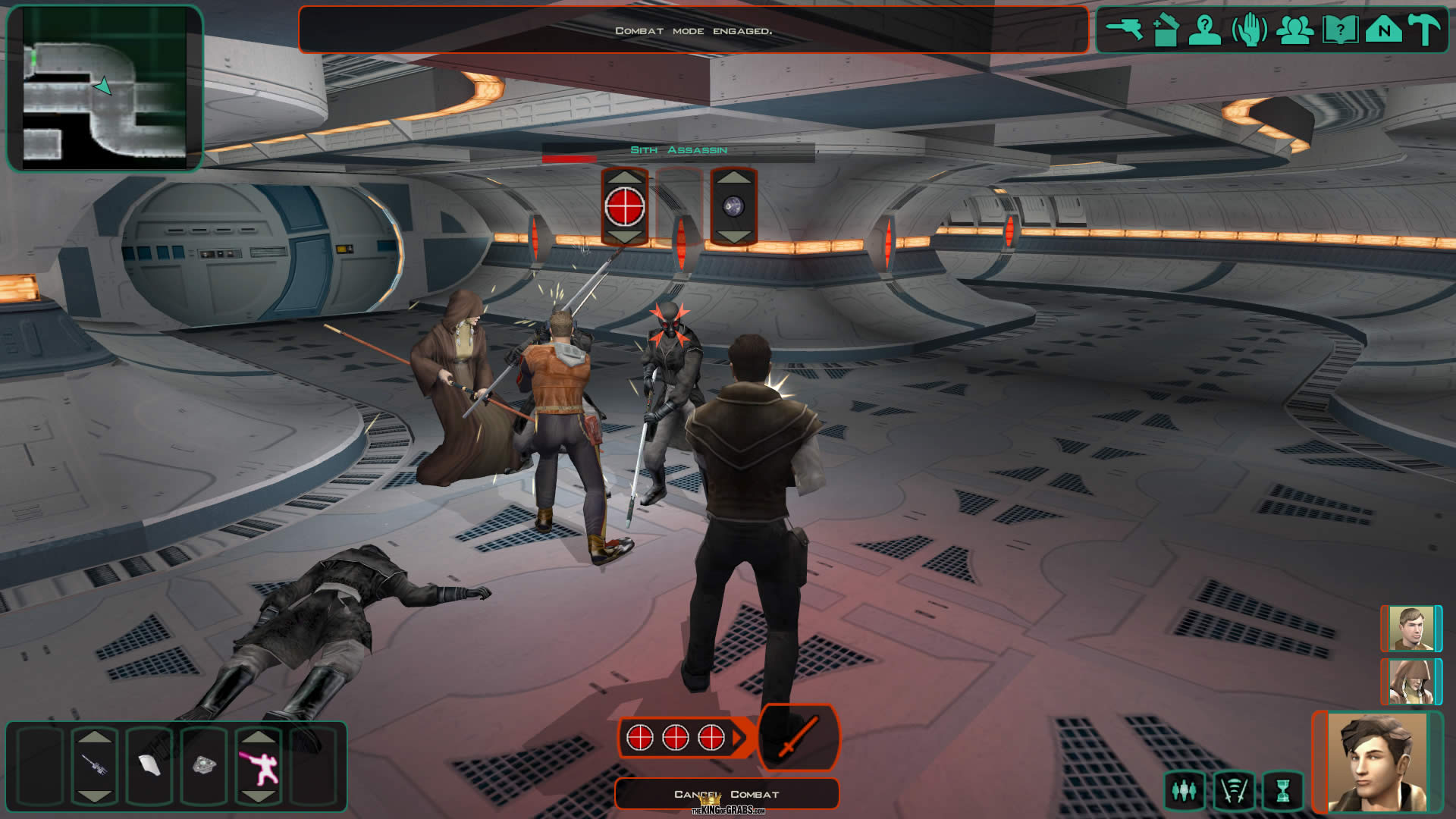Screen dimensions: 1456x819
Task: Open the Inventory box icon
Action: click(1165, 30)
